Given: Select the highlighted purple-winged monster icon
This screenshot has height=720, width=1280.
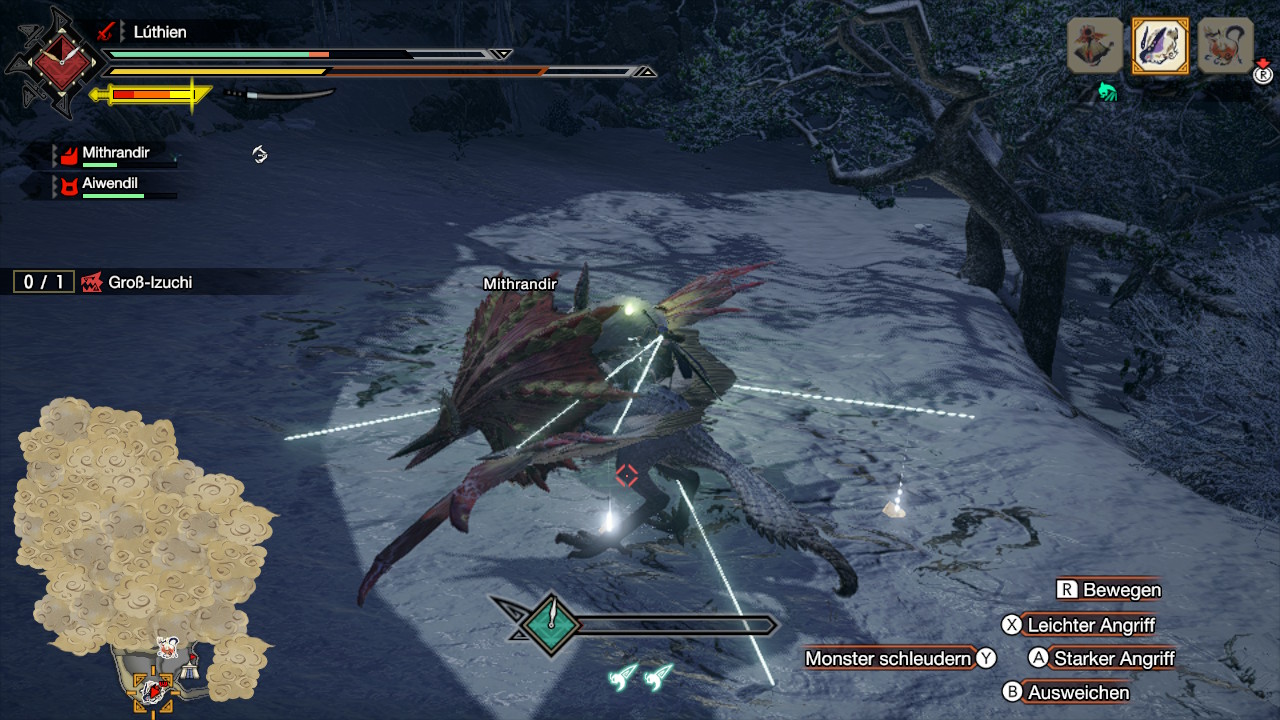Looking at the screenshot, I should [1160, 46].
